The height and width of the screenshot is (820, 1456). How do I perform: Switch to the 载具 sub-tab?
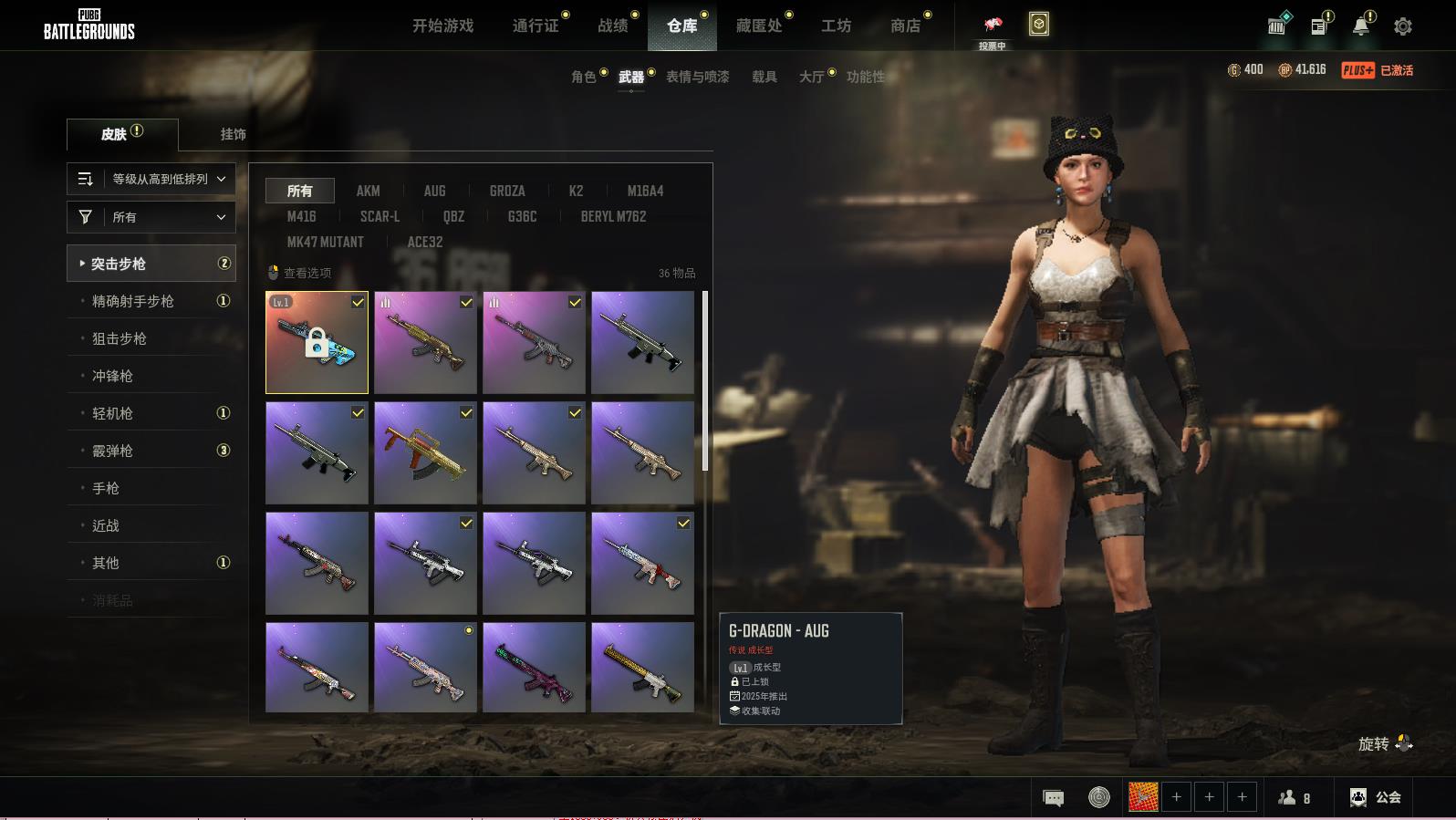pyautogui.click(x=764, y=77)
